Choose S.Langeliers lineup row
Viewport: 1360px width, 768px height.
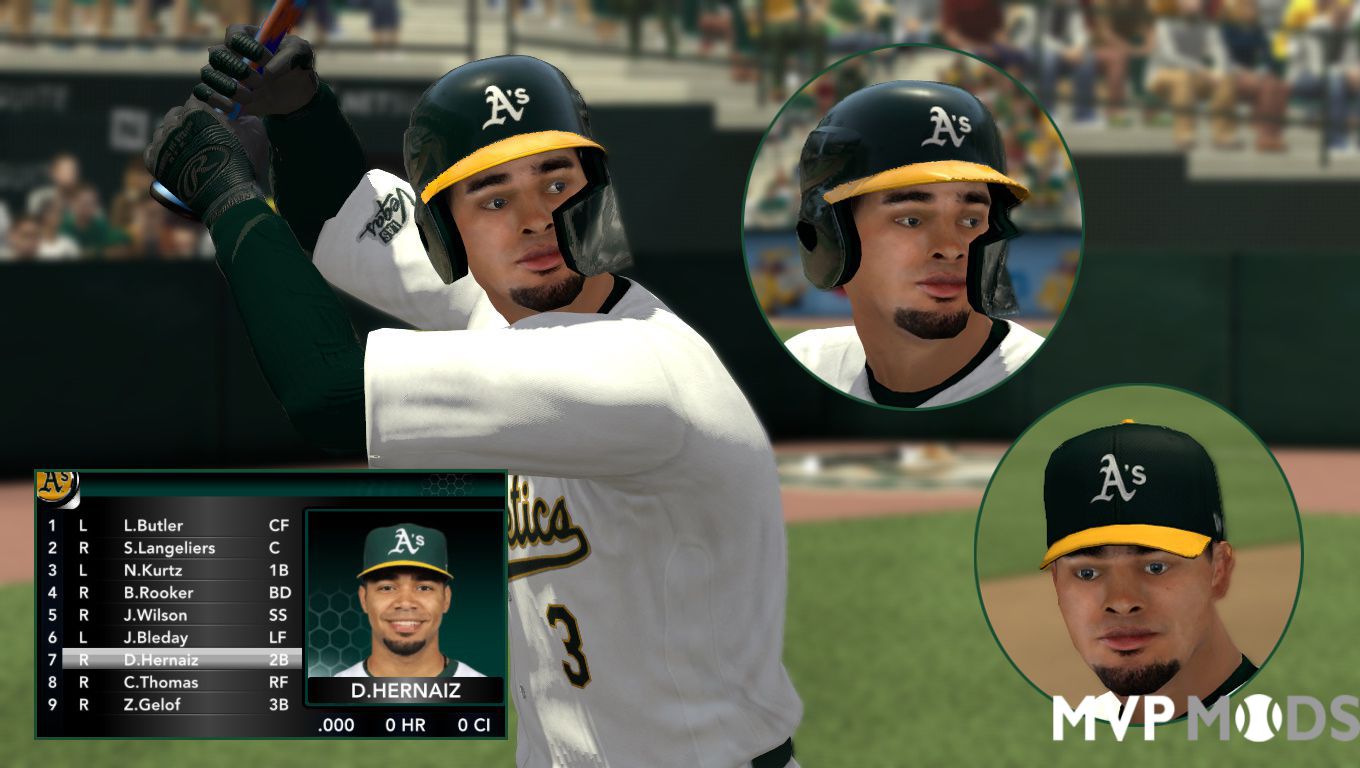click(x=169, y=548)
